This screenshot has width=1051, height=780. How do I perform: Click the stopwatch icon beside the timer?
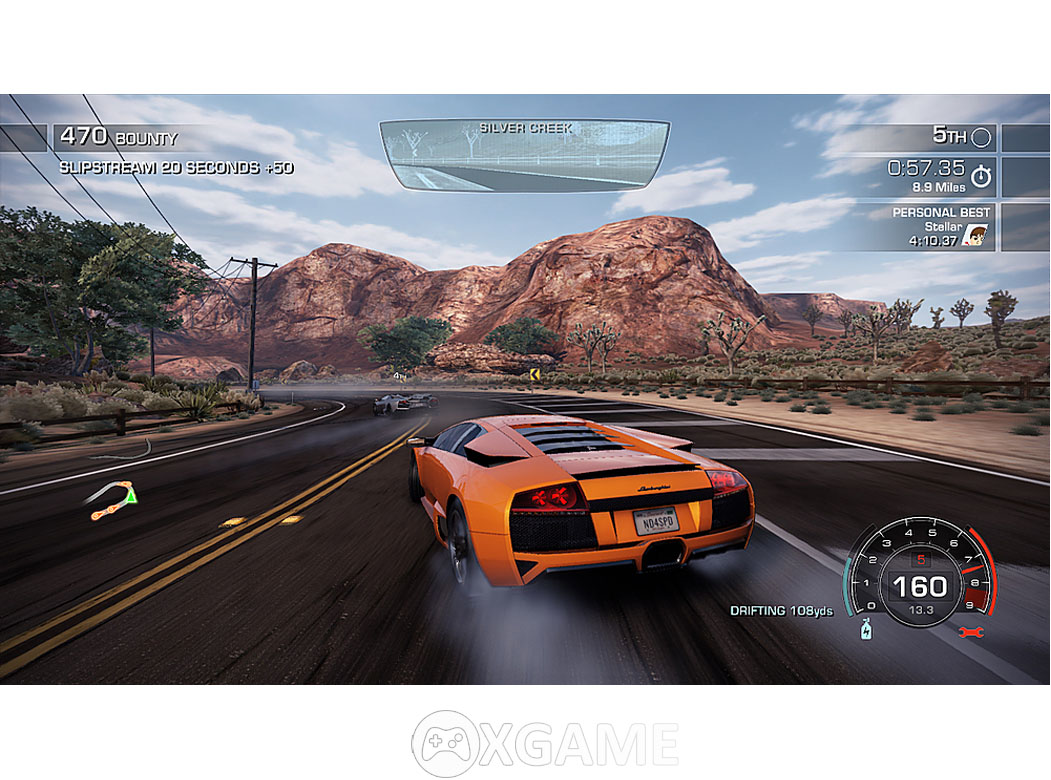(x=981, y=176)
